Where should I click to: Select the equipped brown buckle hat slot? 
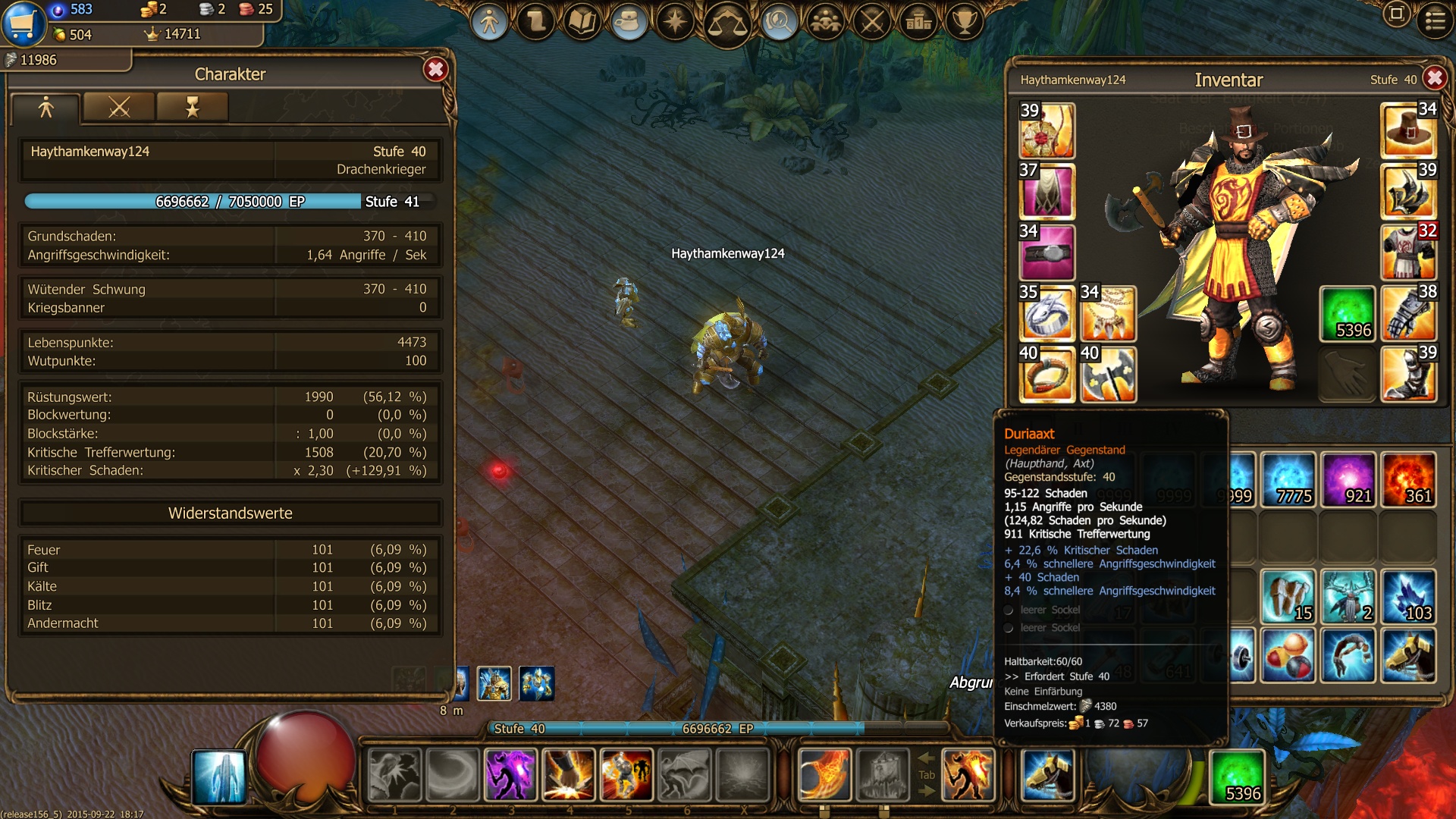[1408, 130]
